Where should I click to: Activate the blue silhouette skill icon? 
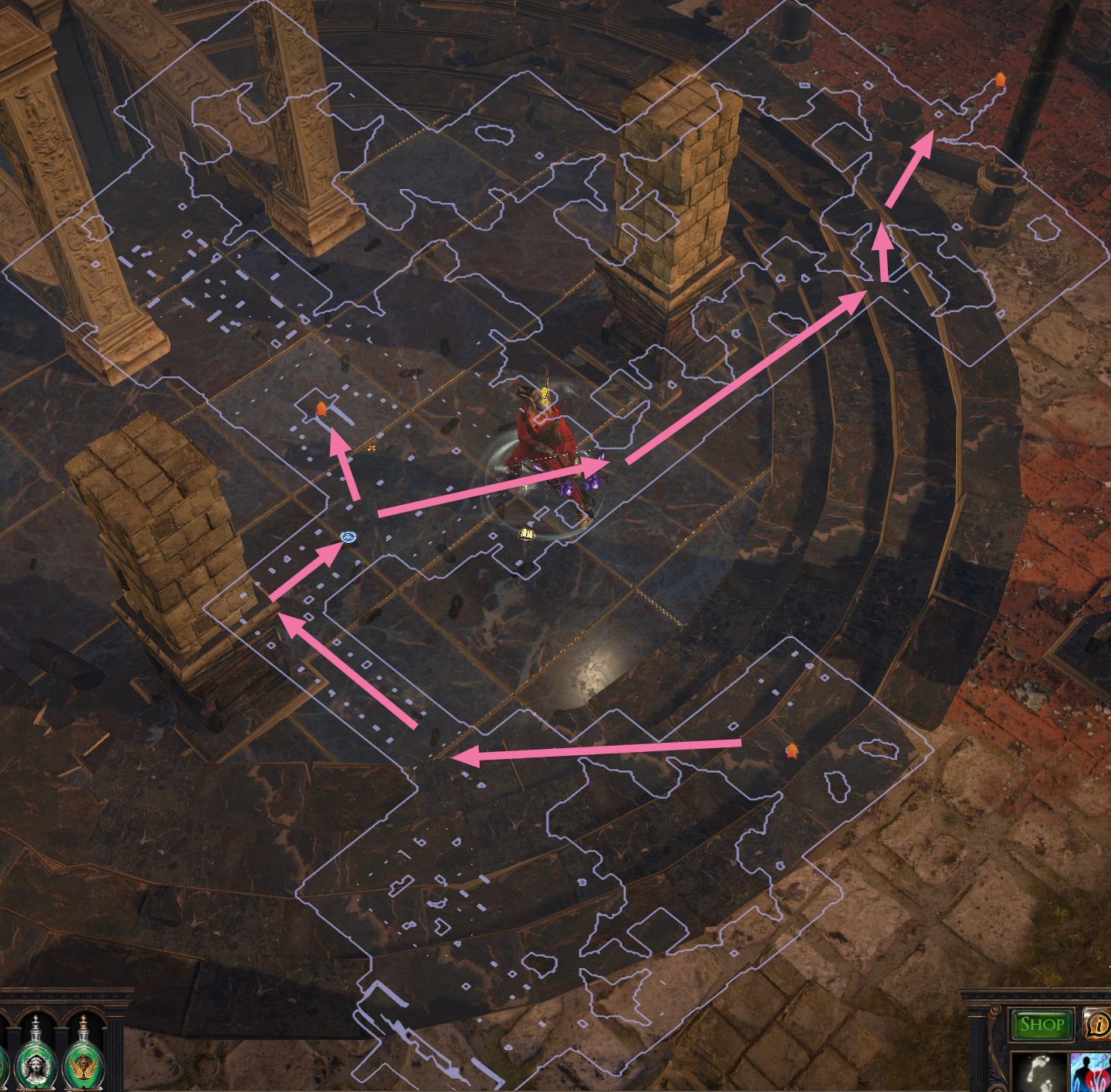[1092, 1073]
